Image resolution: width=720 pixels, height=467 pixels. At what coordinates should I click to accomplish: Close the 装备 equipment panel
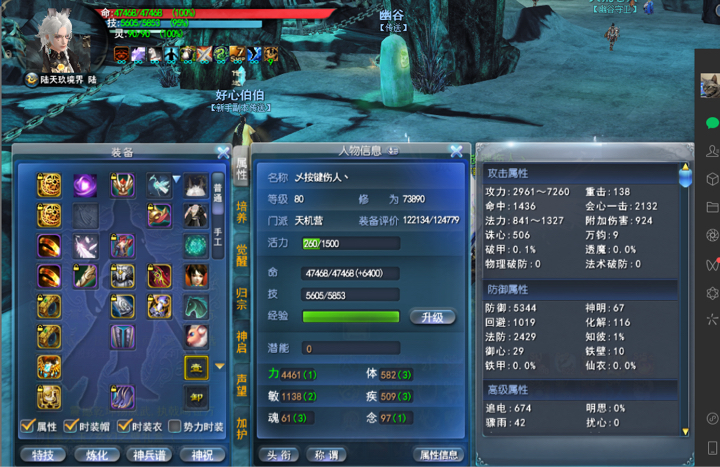click(x=223, y=152)
